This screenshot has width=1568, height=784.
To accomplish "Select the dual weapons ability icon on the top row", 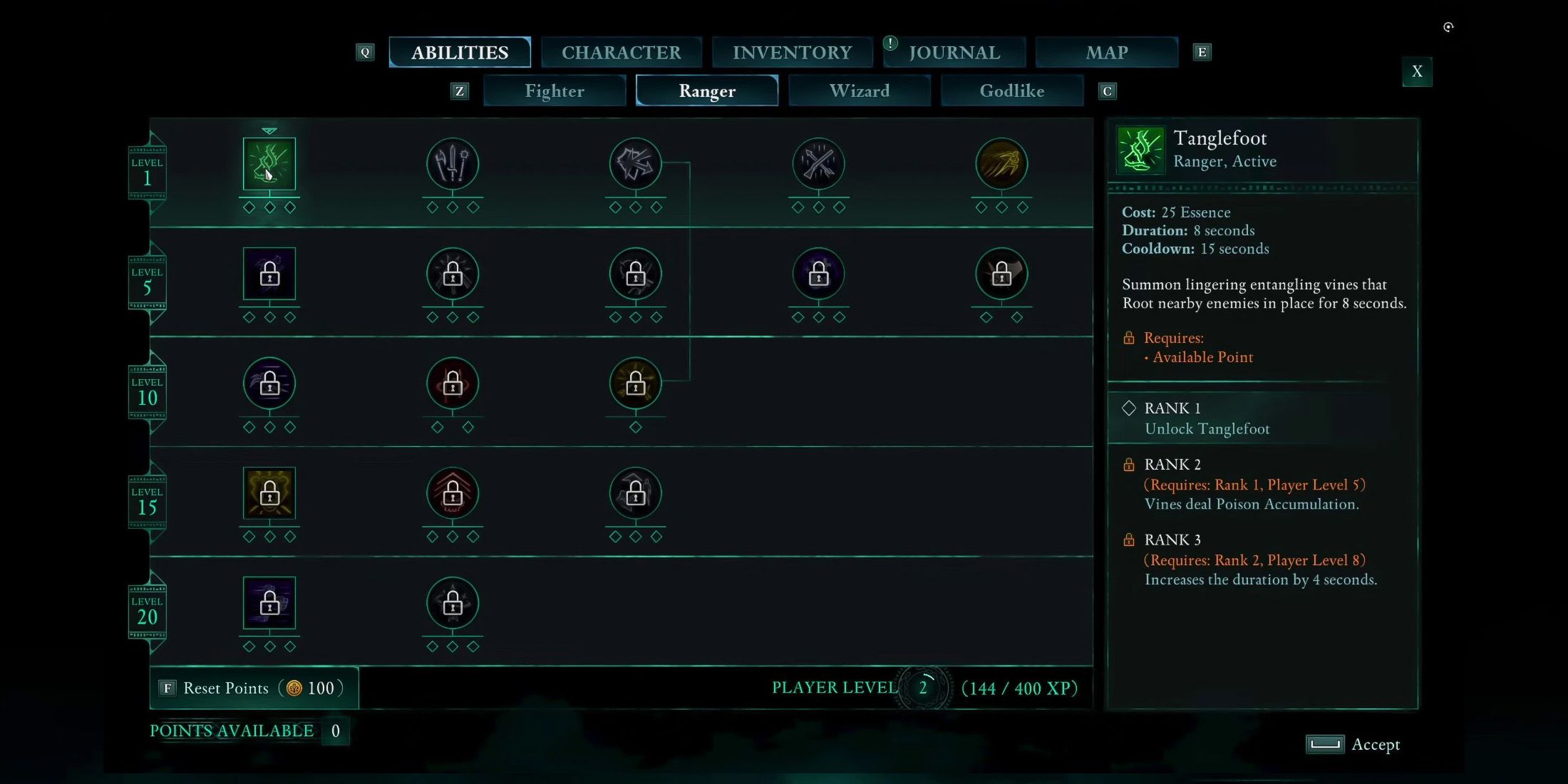I will tap(452, 165).
